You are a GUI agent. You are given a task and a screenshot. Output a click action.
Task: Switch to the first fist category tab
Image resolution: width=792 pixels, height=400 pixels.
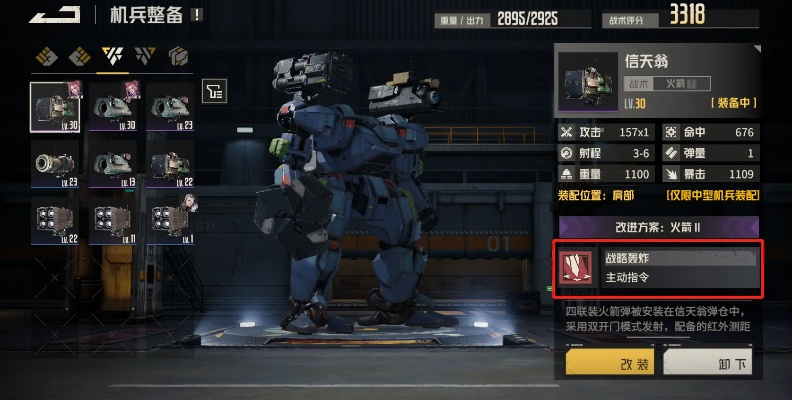point(44,55)
